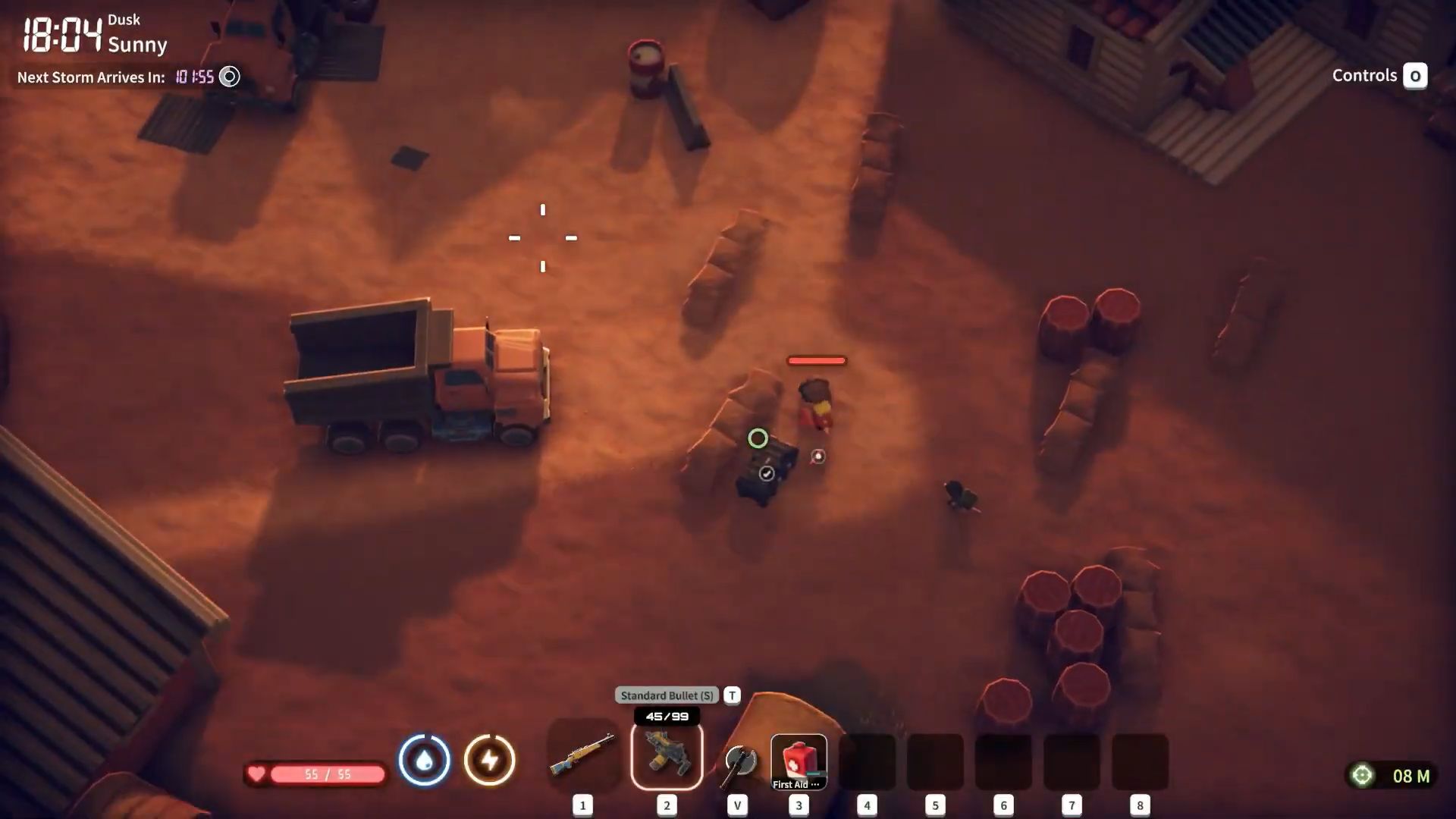Select empty hotbar slot 8
The height and width of the screenshot is (819, 1456).
click(1139, 761)
